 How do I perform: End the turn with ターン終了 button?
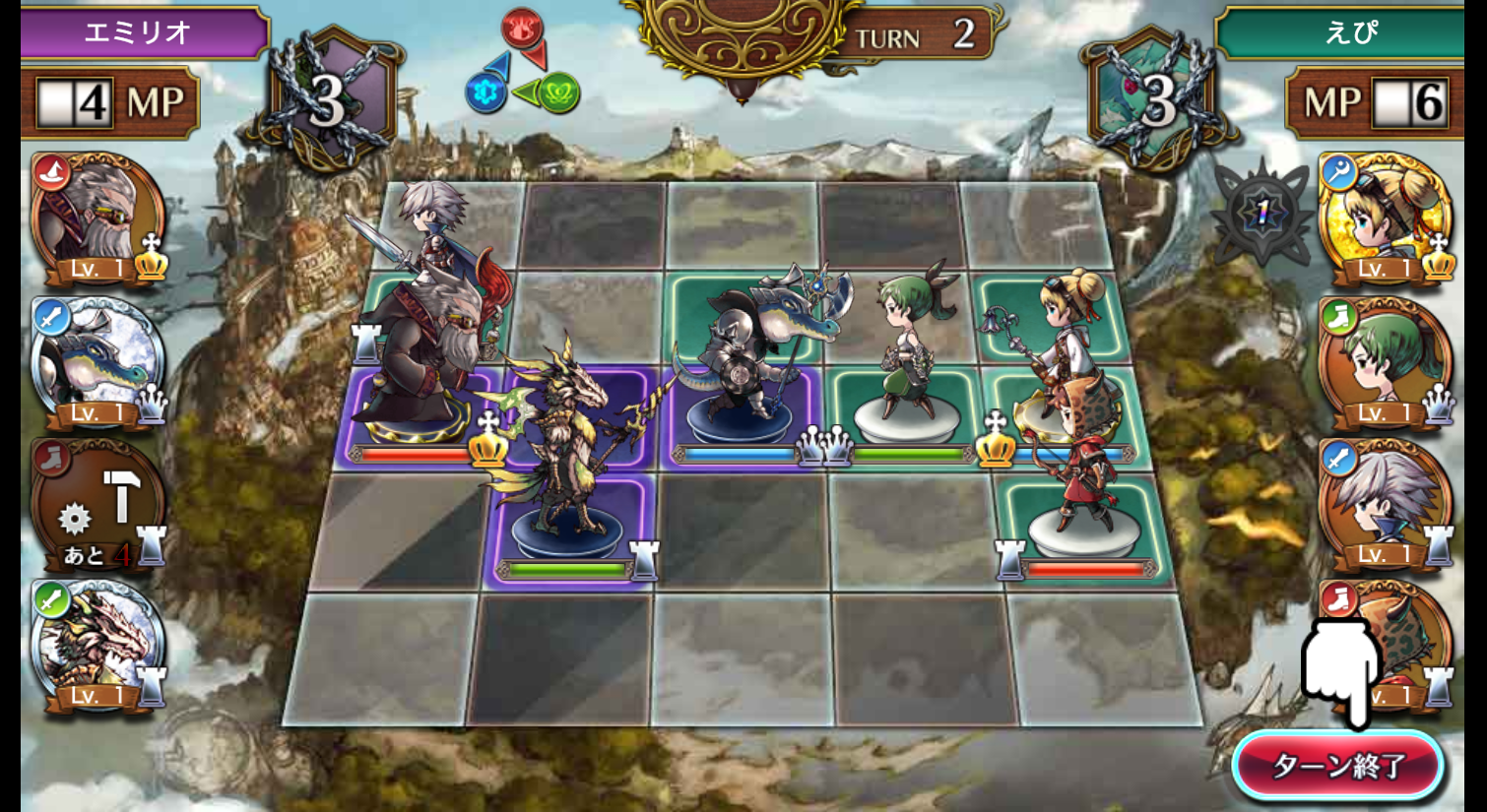click(x=1338, y=765)
